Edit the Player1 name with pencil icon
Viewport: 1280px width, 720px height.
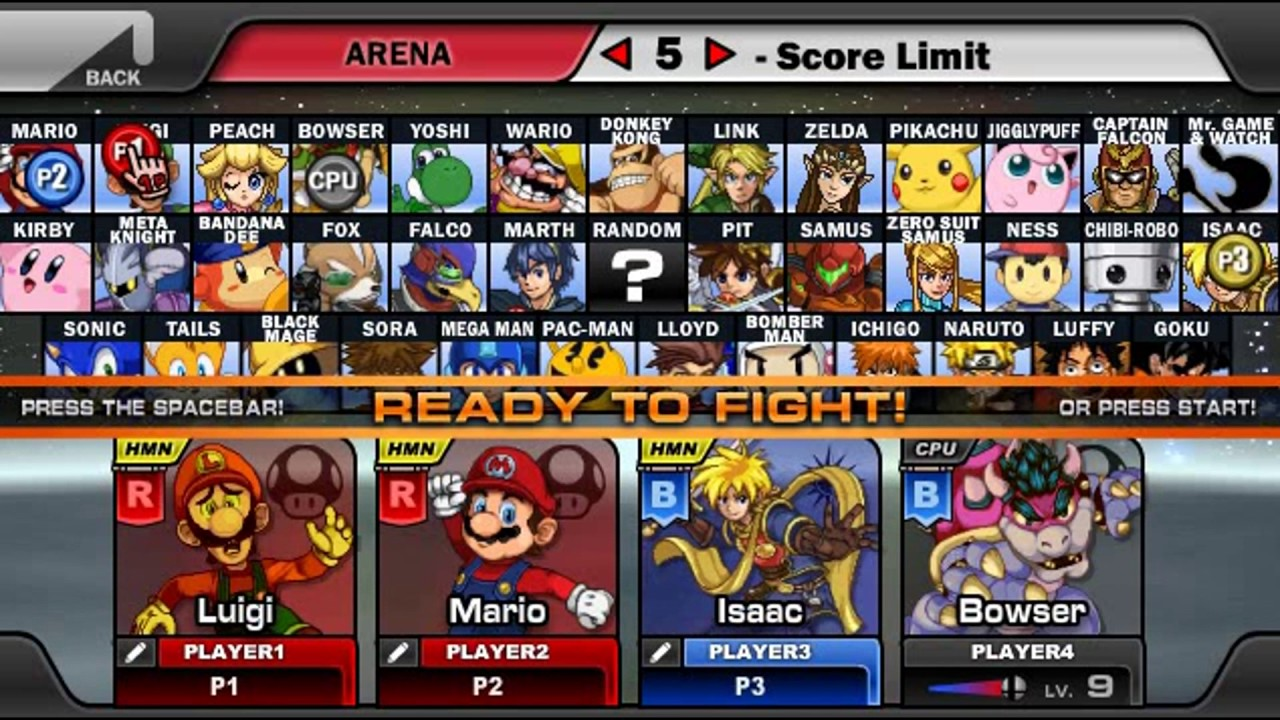[x=136, y=653]
